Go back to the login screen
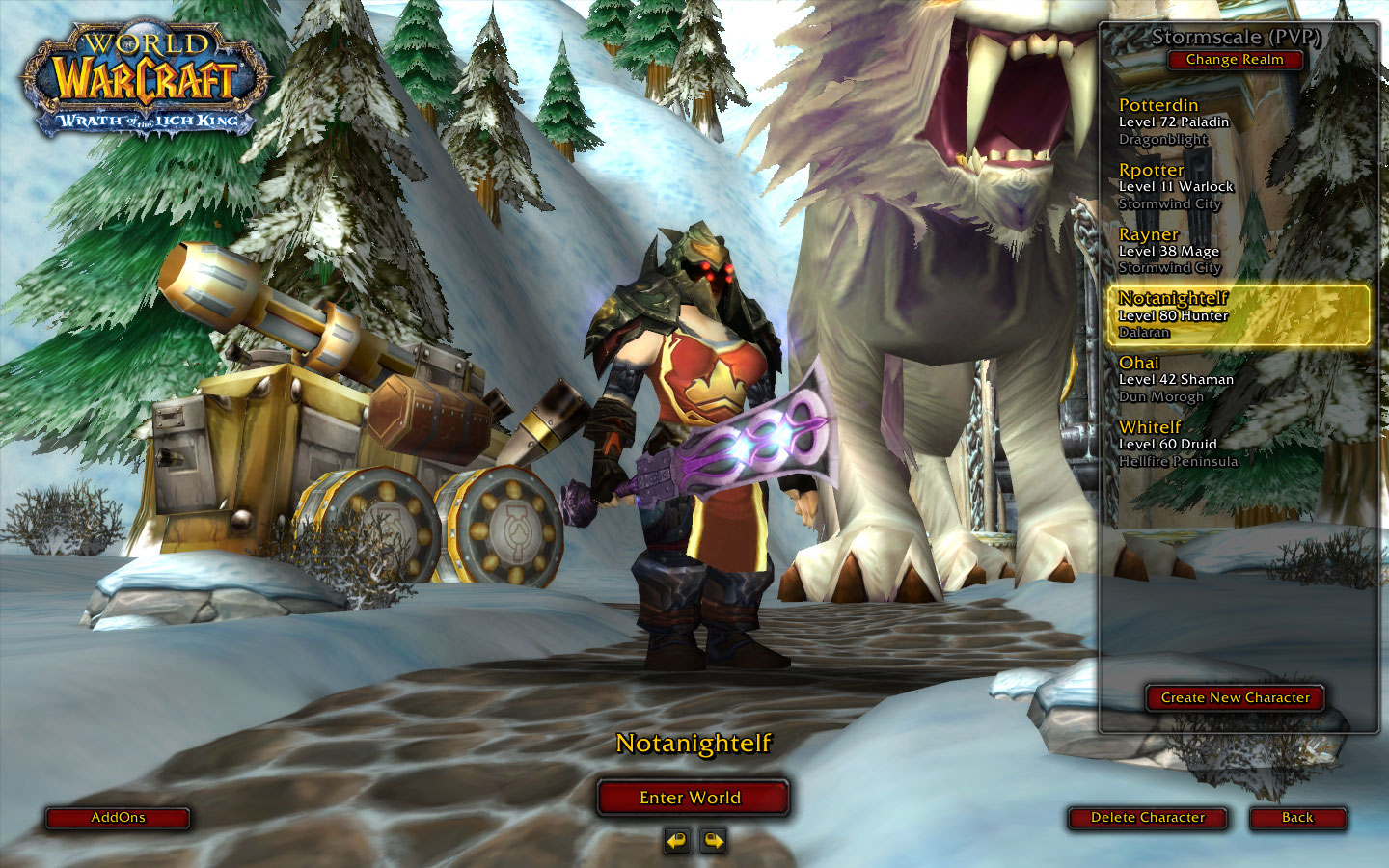The height and width of the screenshot is (868, 1389). point(1297,818)
